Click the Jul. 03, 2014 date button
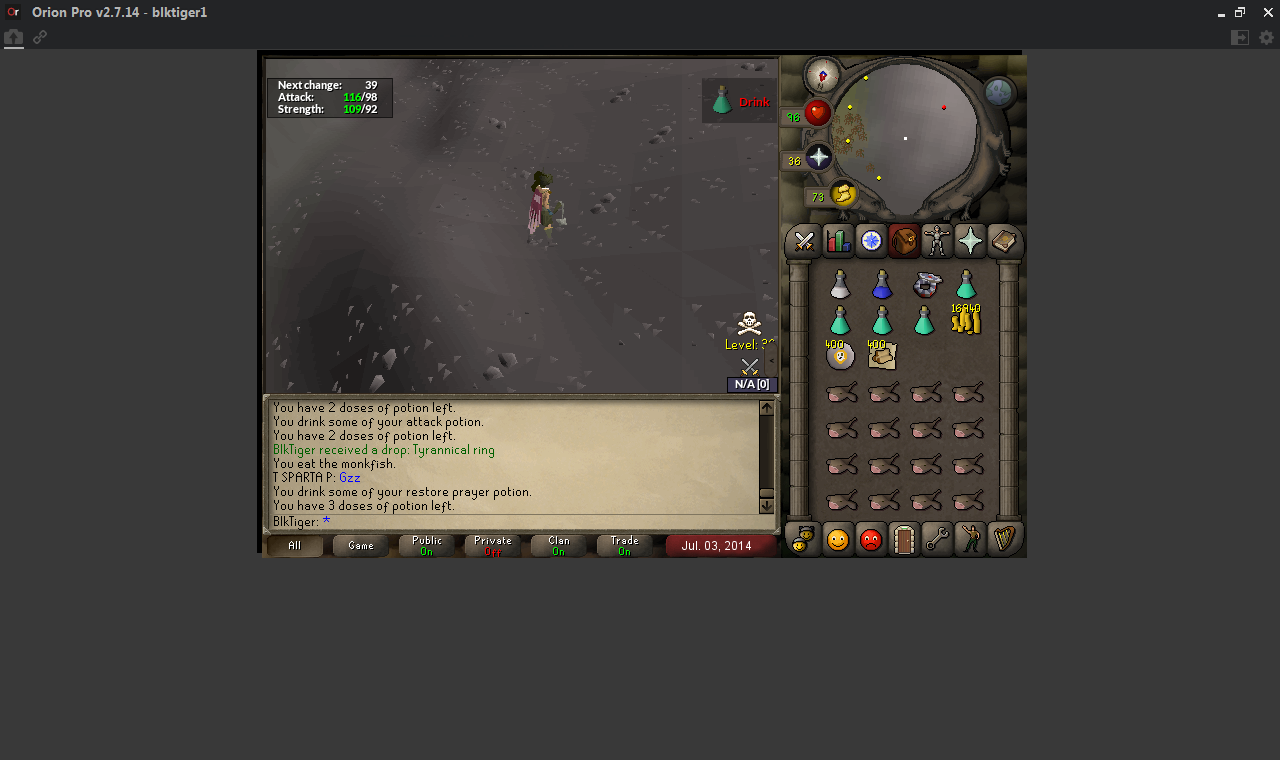1280x760 pixels. pos(721,546)
